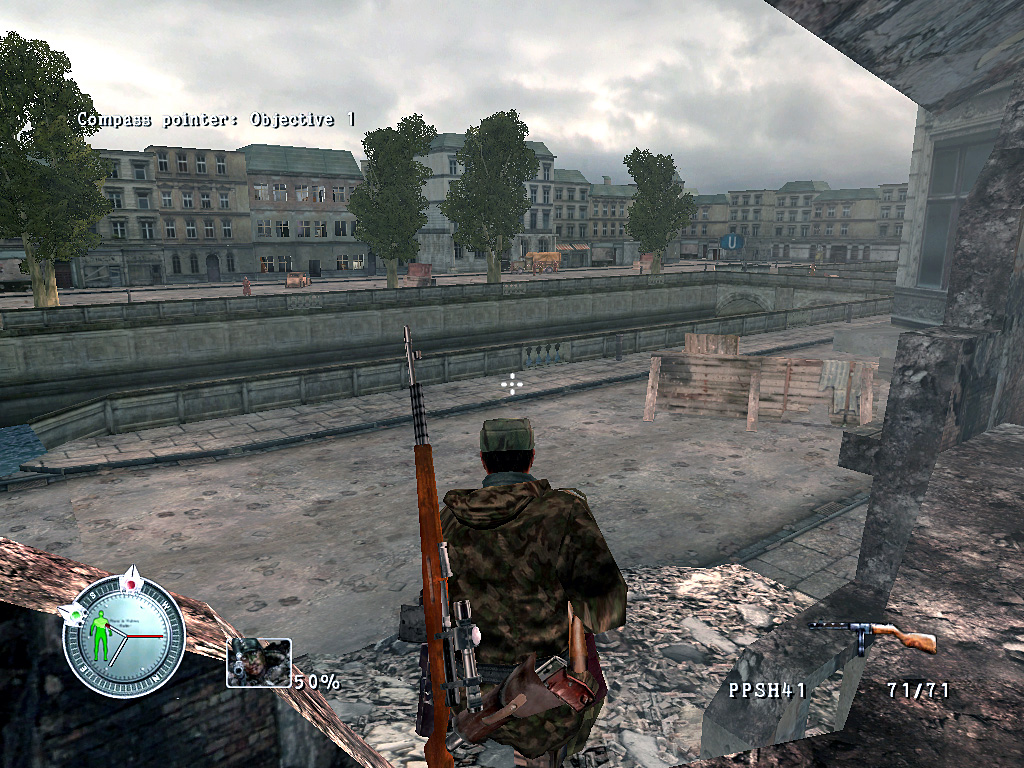Click the compass dial
Image resolution: width=1024 pixels, height=768 pixels.
[x=124, y=636]
